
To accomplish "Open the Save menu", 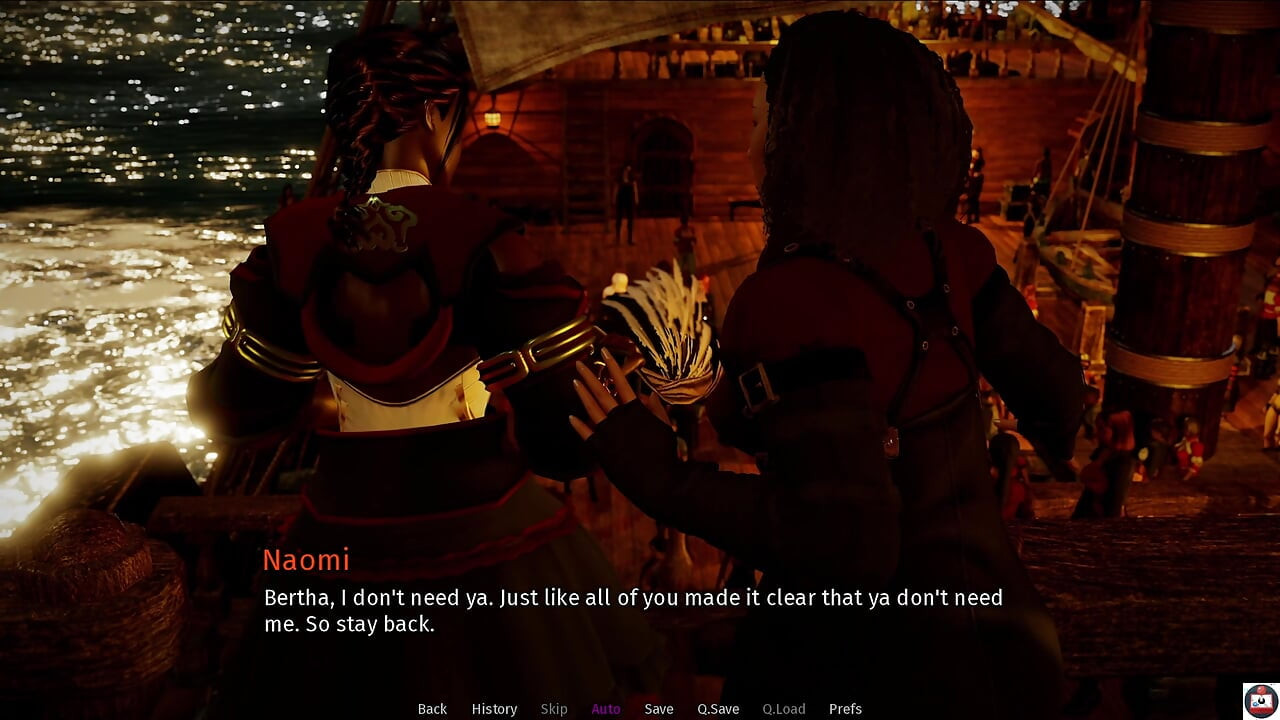I will 659,709.
